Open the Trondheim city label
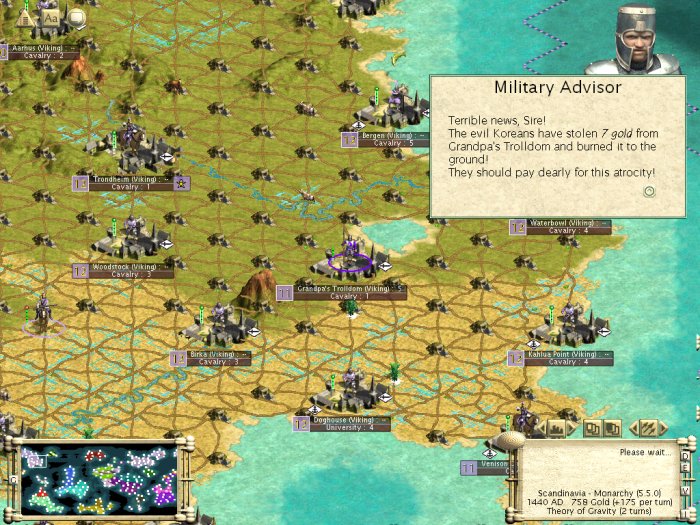The width and height of the screenshot is (700, 525). click(x=124, y=180)
